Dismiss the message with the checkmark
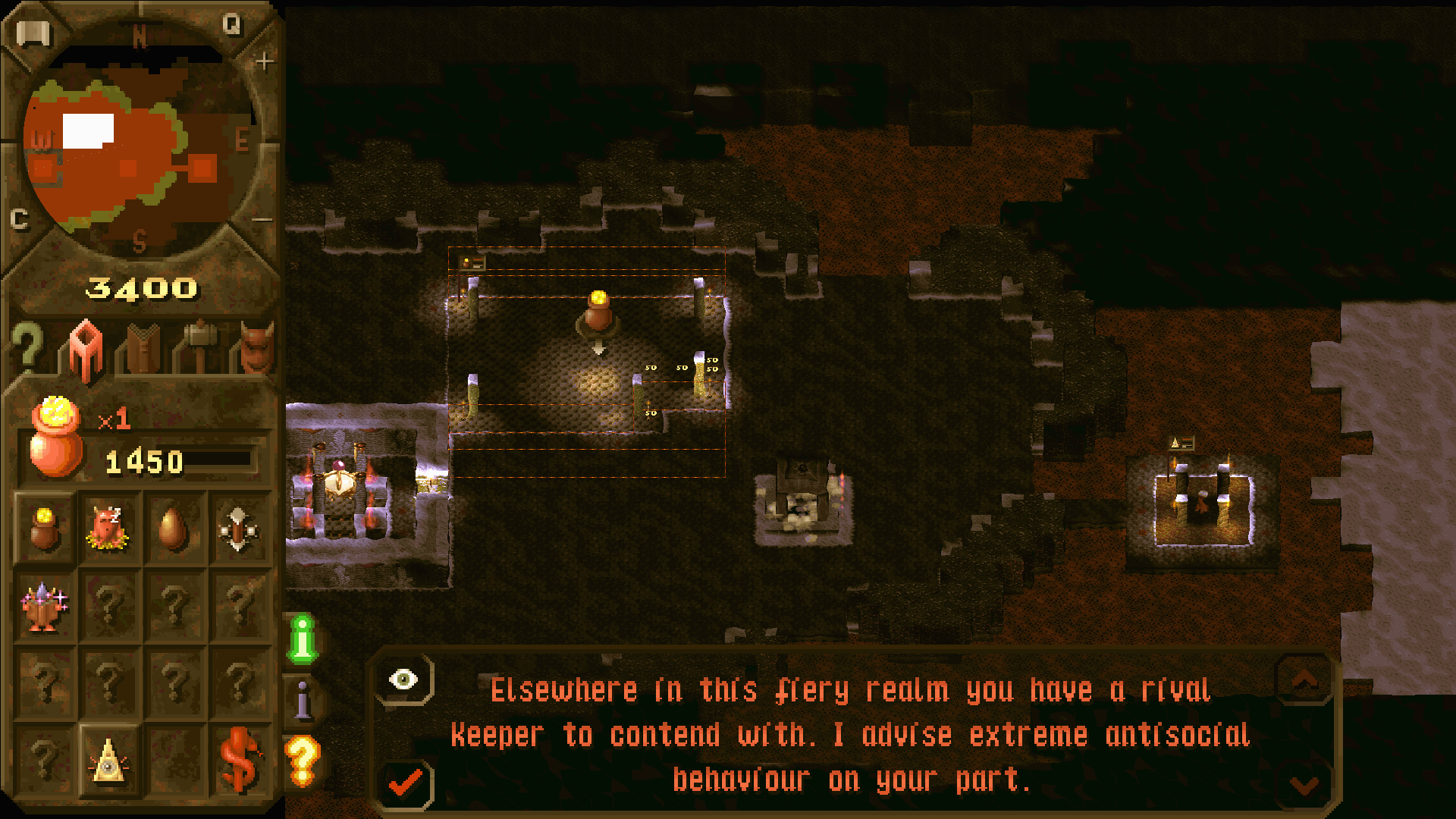 tap(406, 783)
